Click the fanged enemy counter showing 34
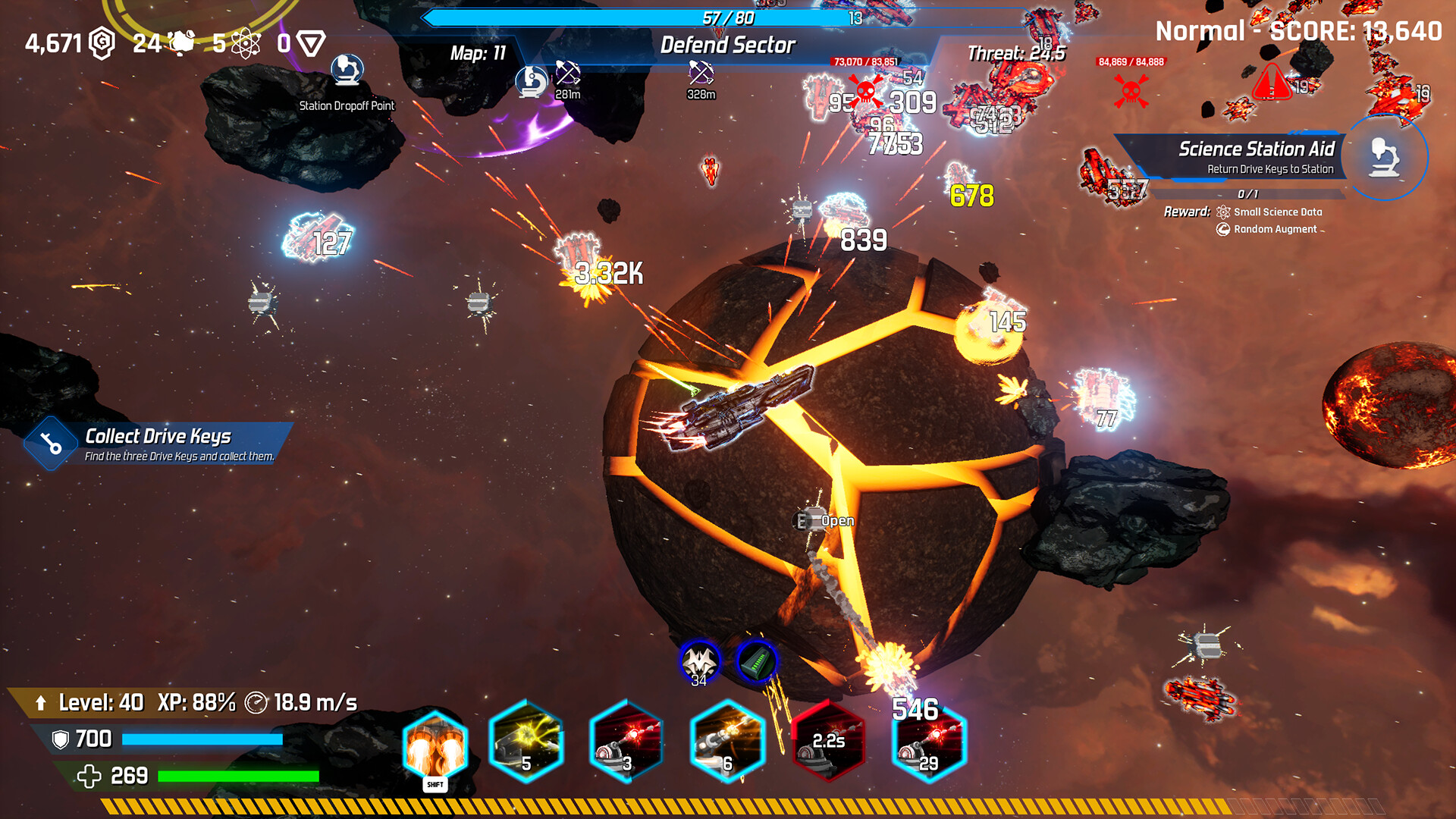The image size is (1456, 819). coord(699,661)
